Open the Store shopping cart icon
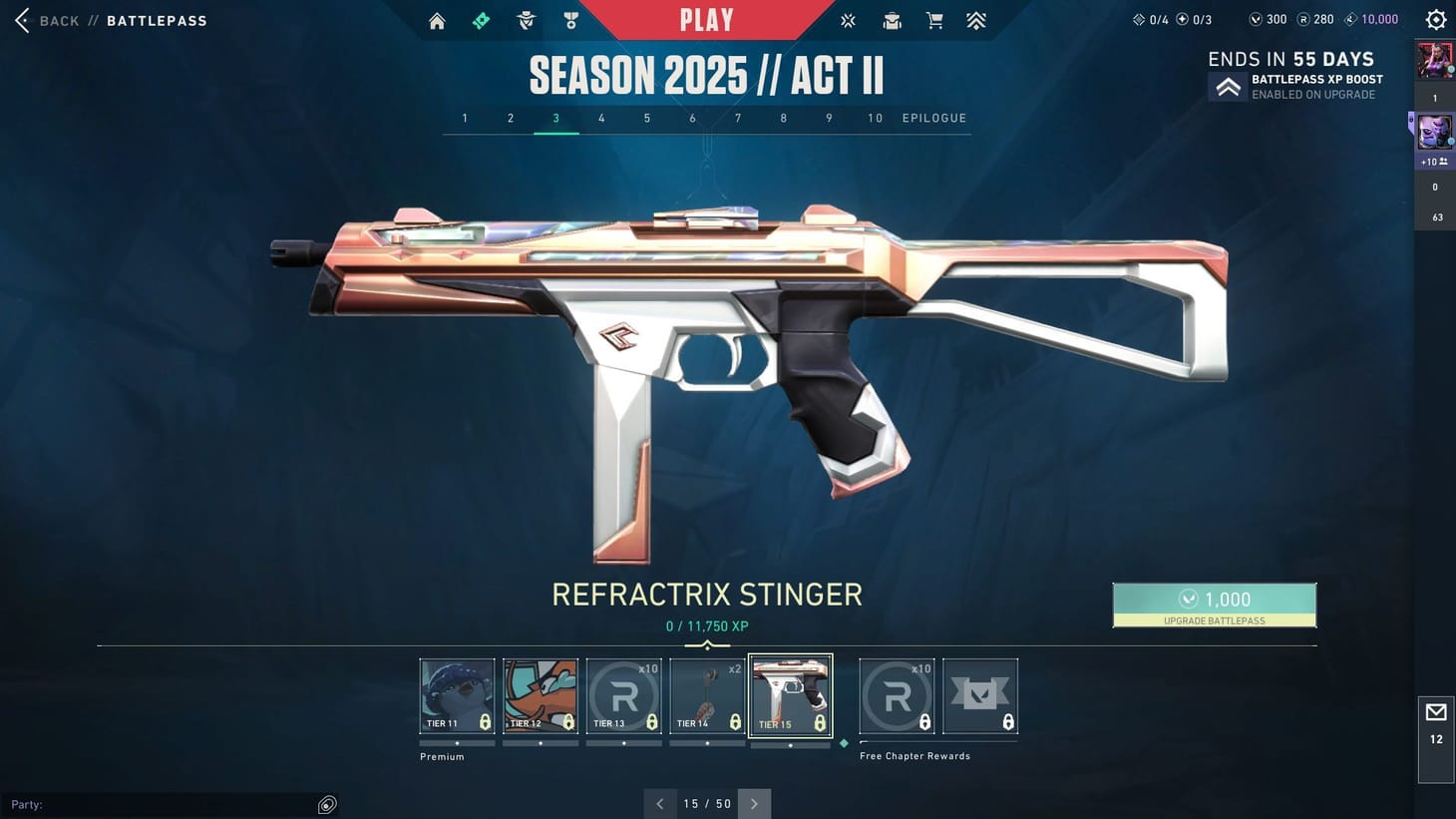This screenshot has width=1456, height=819. coord(934,19)
